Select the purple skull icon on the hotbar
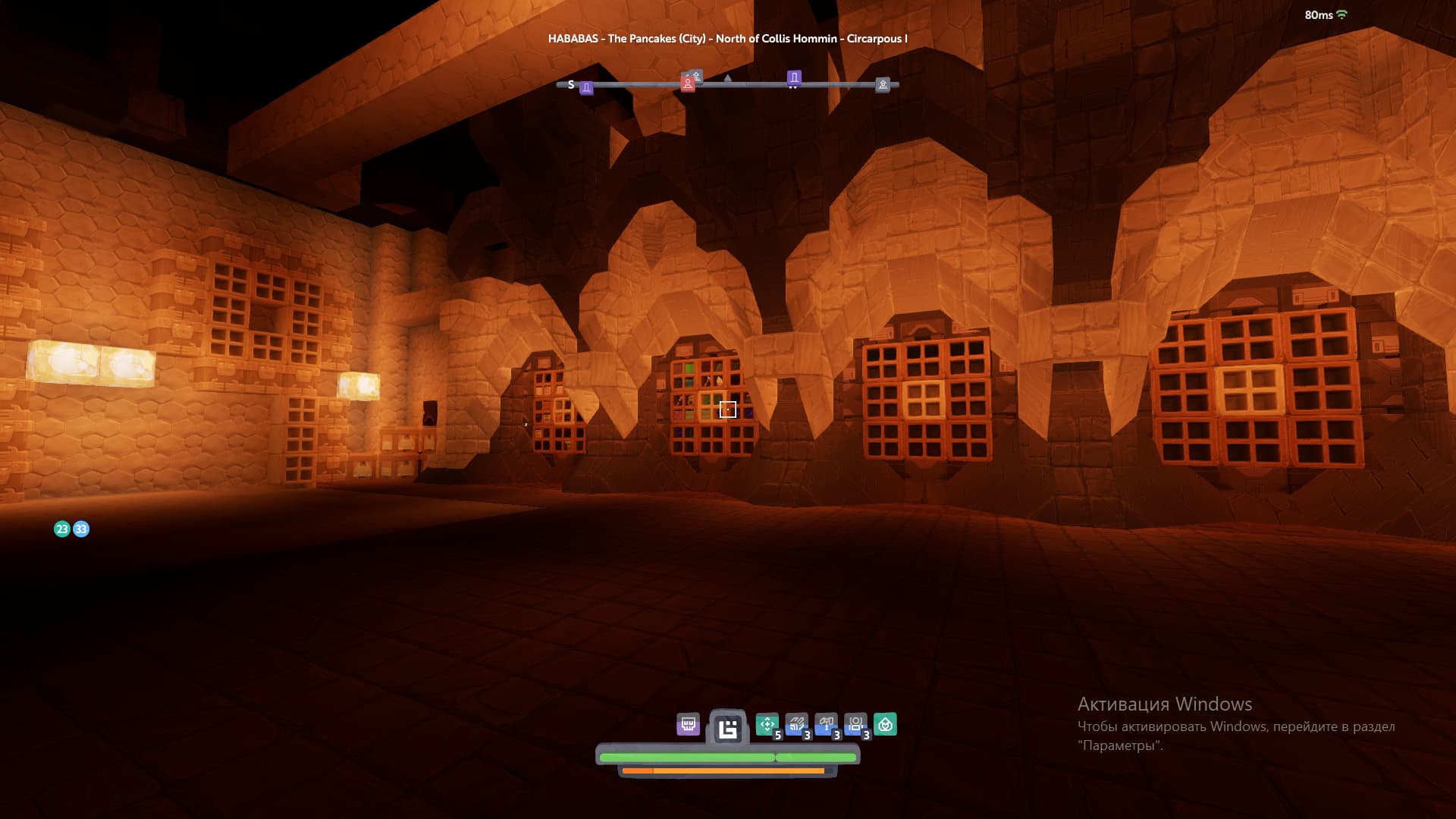The image size is (1456, 819). click(688, 724)
